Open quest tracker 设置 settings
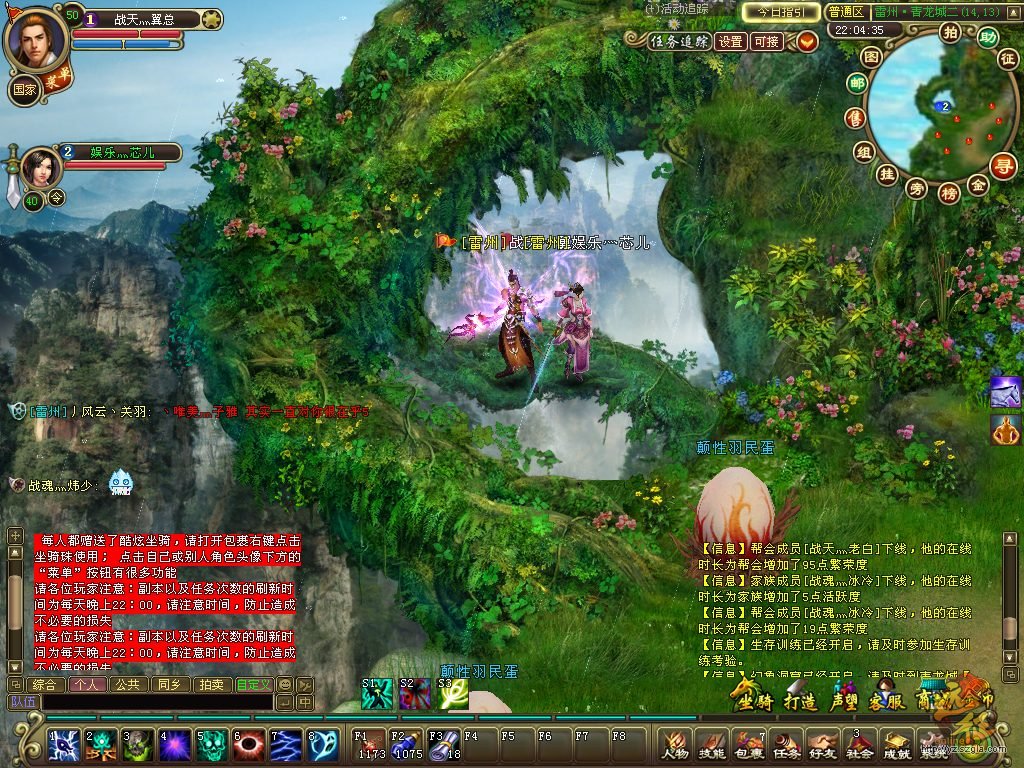Screen dimensions: 1024x768 tap(731, 41)
